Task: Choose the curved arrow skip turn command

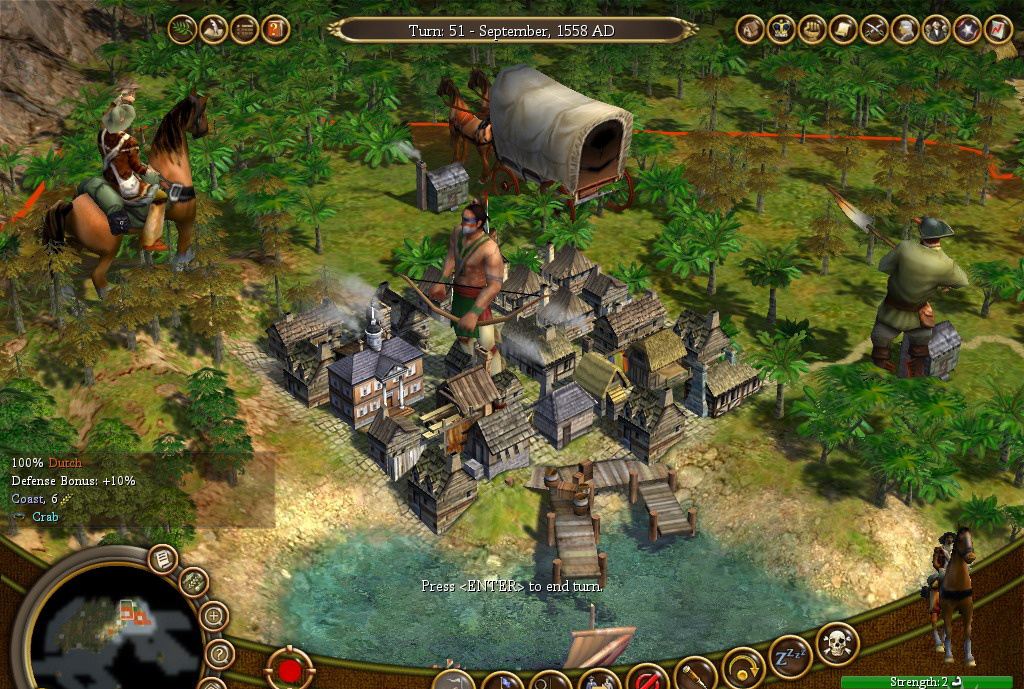Action: tap(742, 668)
